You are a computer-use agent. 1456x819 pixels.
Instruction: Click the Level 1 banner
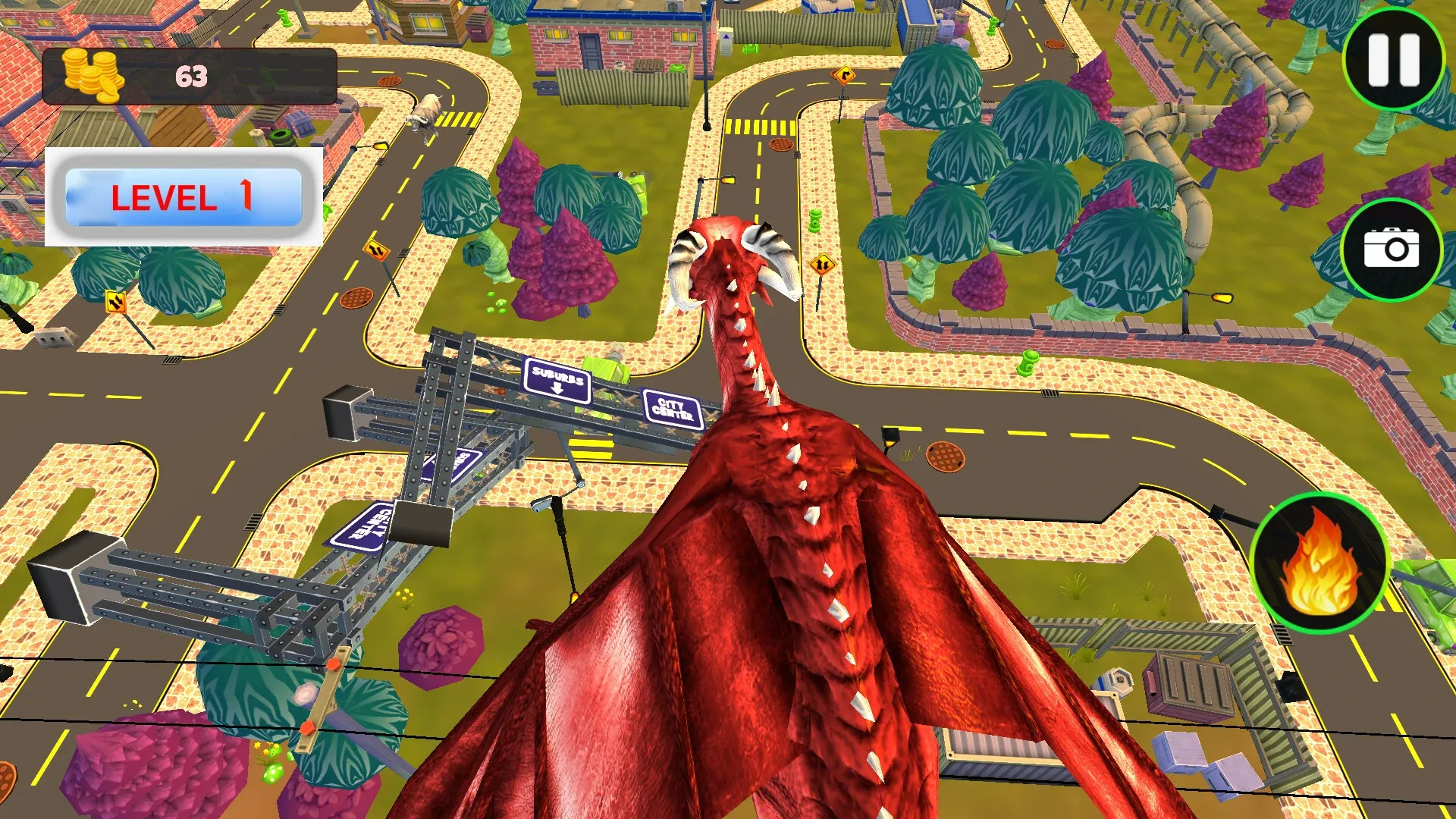pos(184,197)
